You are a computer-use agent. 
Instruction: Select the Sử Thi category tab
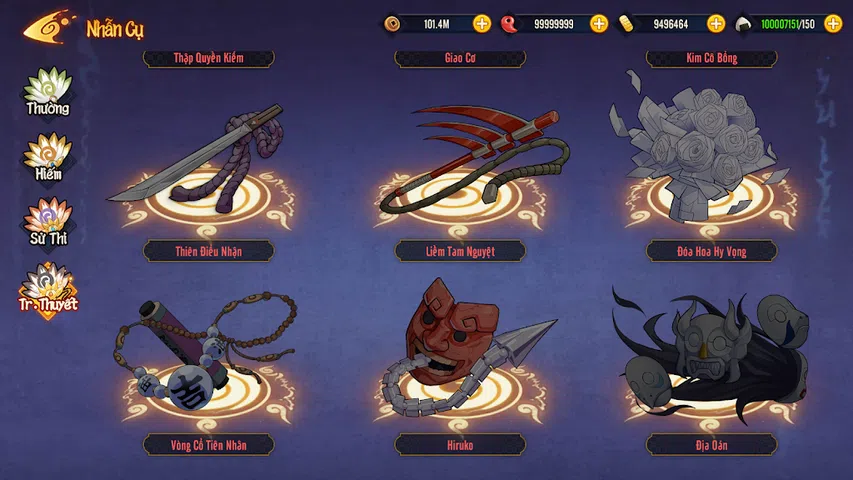click(47, 223)
